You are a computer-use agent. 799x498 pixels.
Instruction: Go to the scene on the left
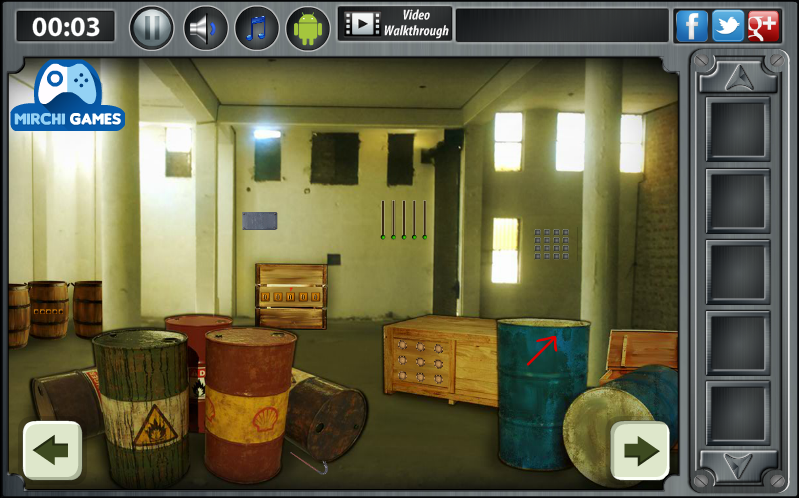coord(52,451)
